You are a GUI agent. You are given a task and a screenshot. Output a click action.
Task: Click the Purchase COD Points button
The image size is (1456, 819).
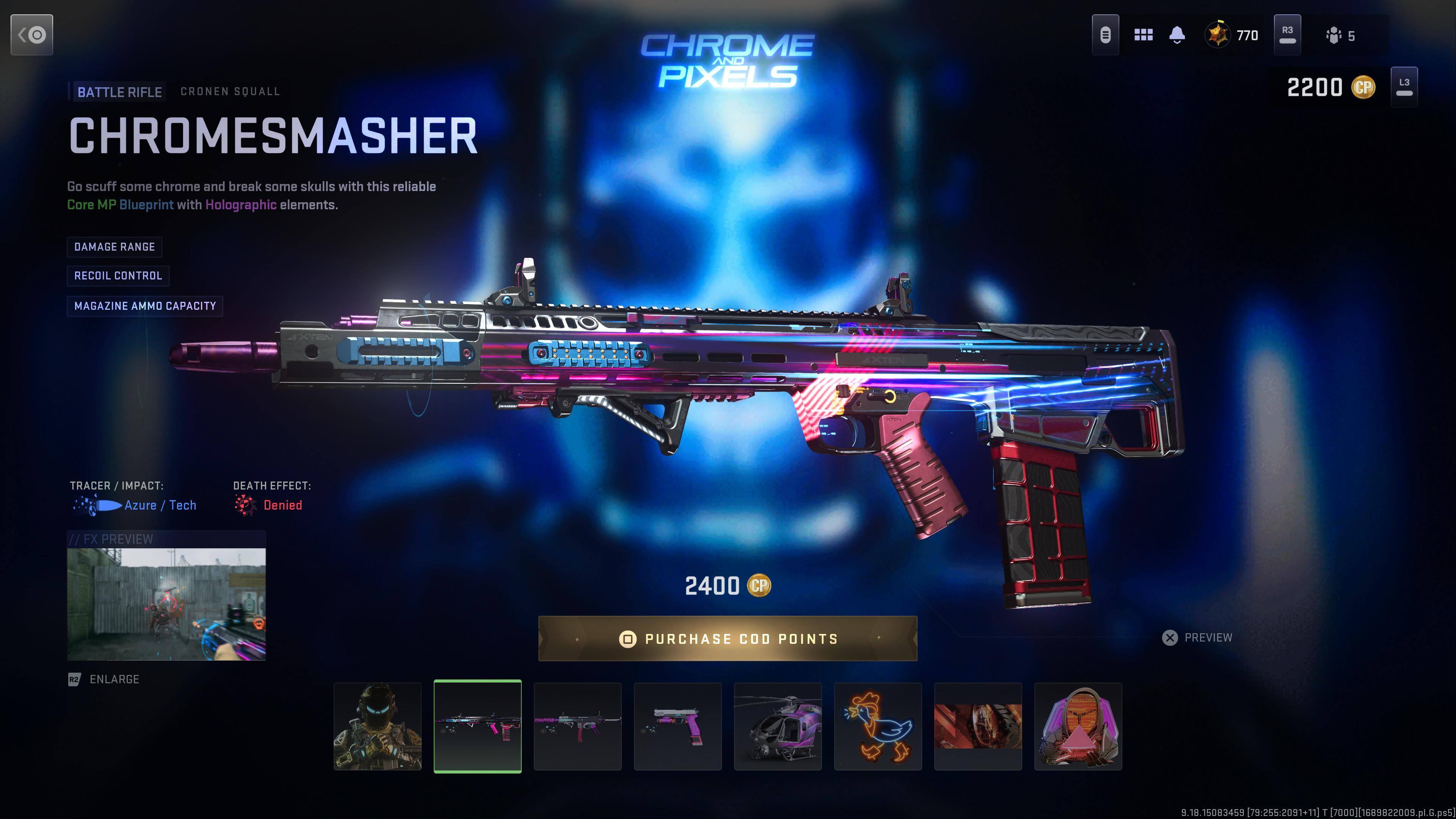(x=728, y=639)
